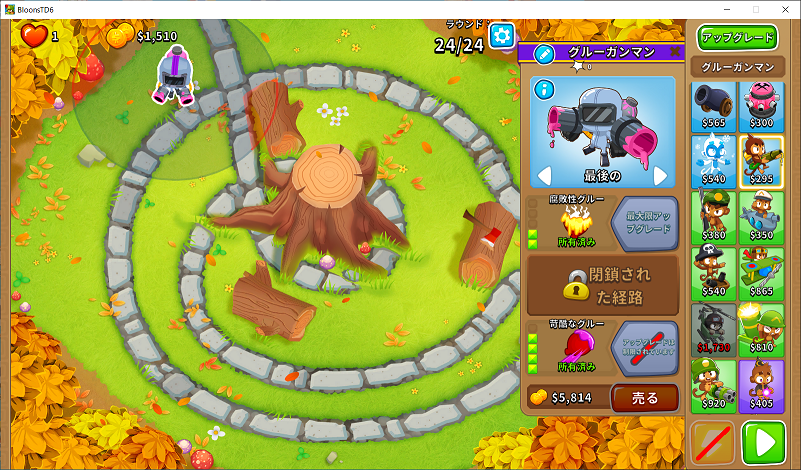This screenshot has height=470, width=801.
Task: Sell the Glue Gunner with 売る button
Action: pos(644,397)
